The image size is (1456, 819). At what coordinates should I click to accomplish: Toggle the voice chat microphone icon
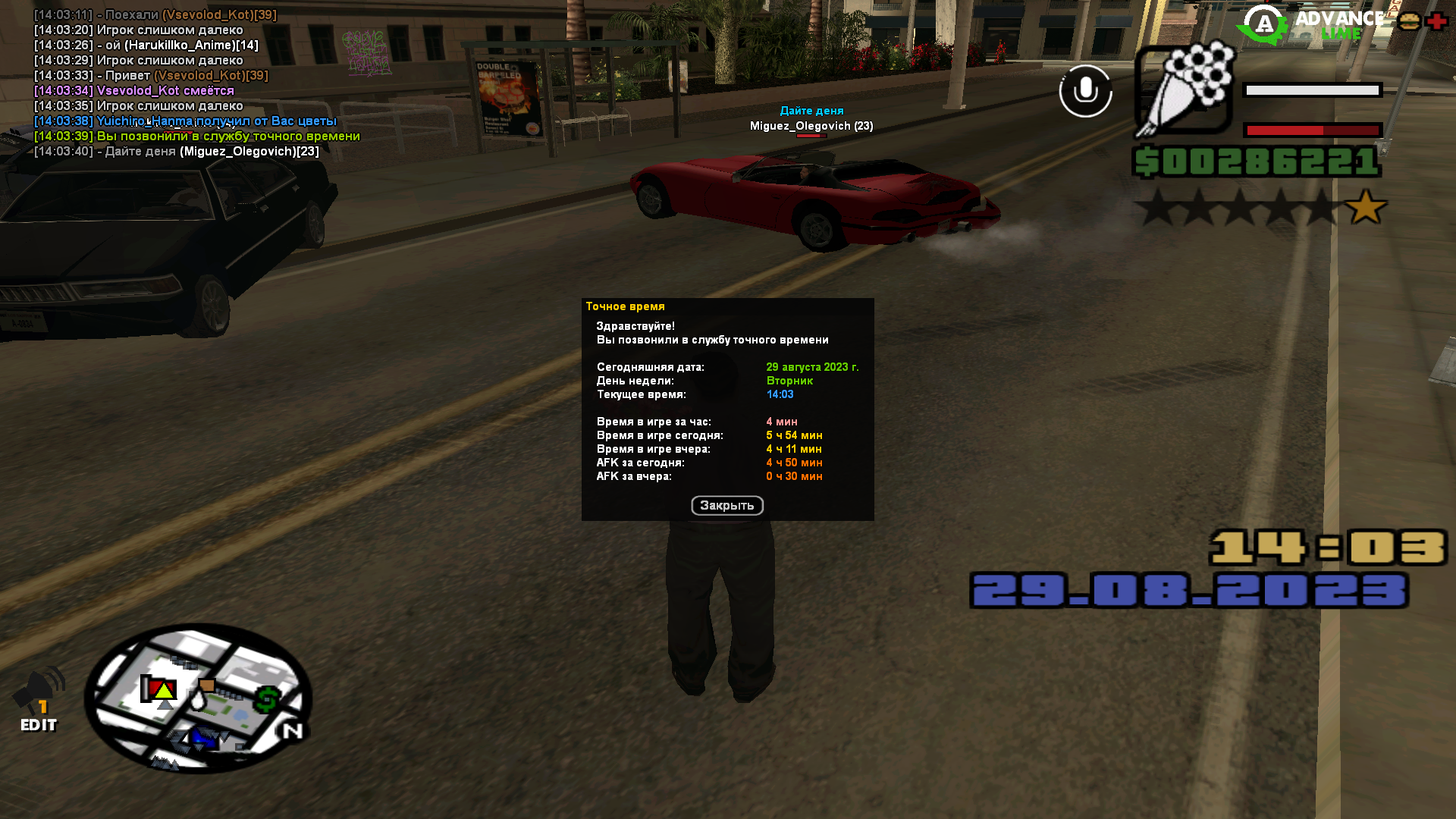(x=1085, y=91)
